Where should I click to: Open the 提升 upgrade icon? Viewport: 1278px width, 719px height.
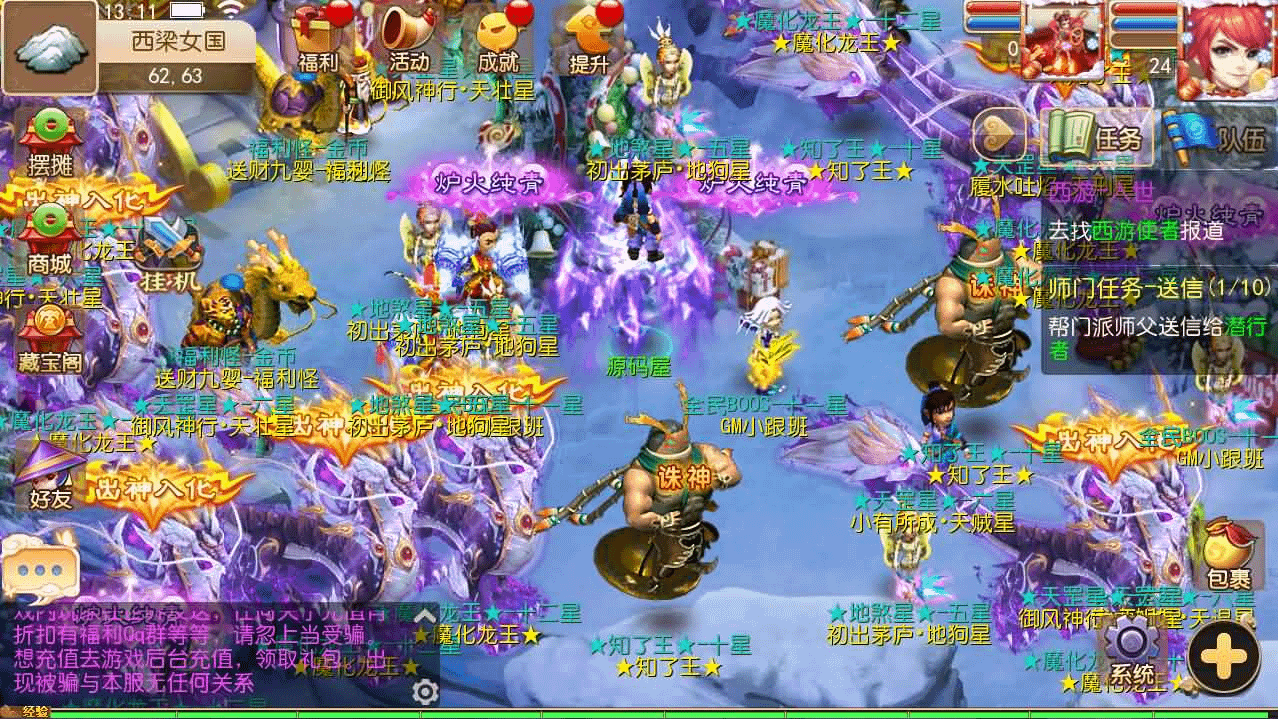tap(590, 40)
